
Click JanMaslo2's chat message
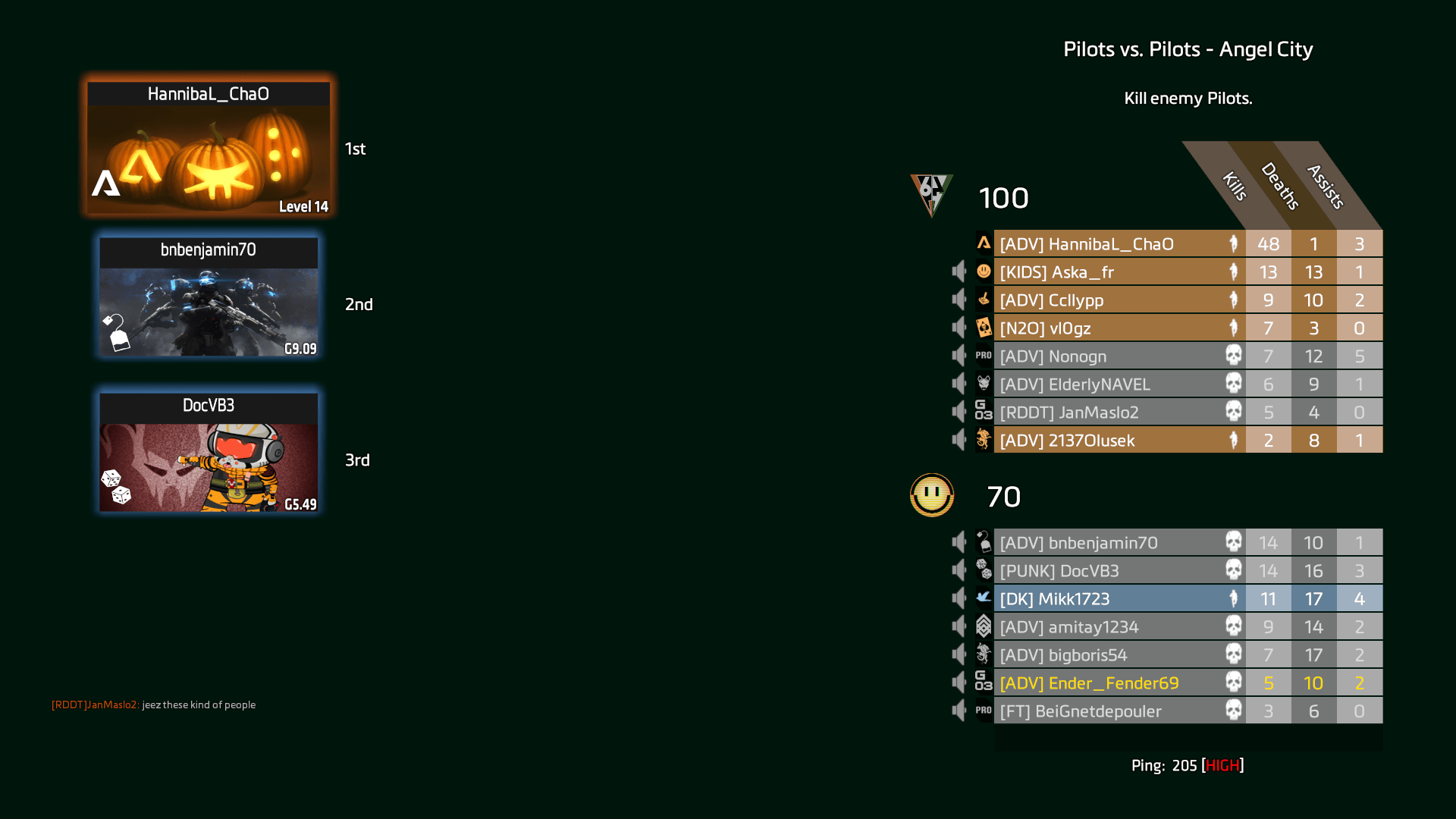point(154,704)
